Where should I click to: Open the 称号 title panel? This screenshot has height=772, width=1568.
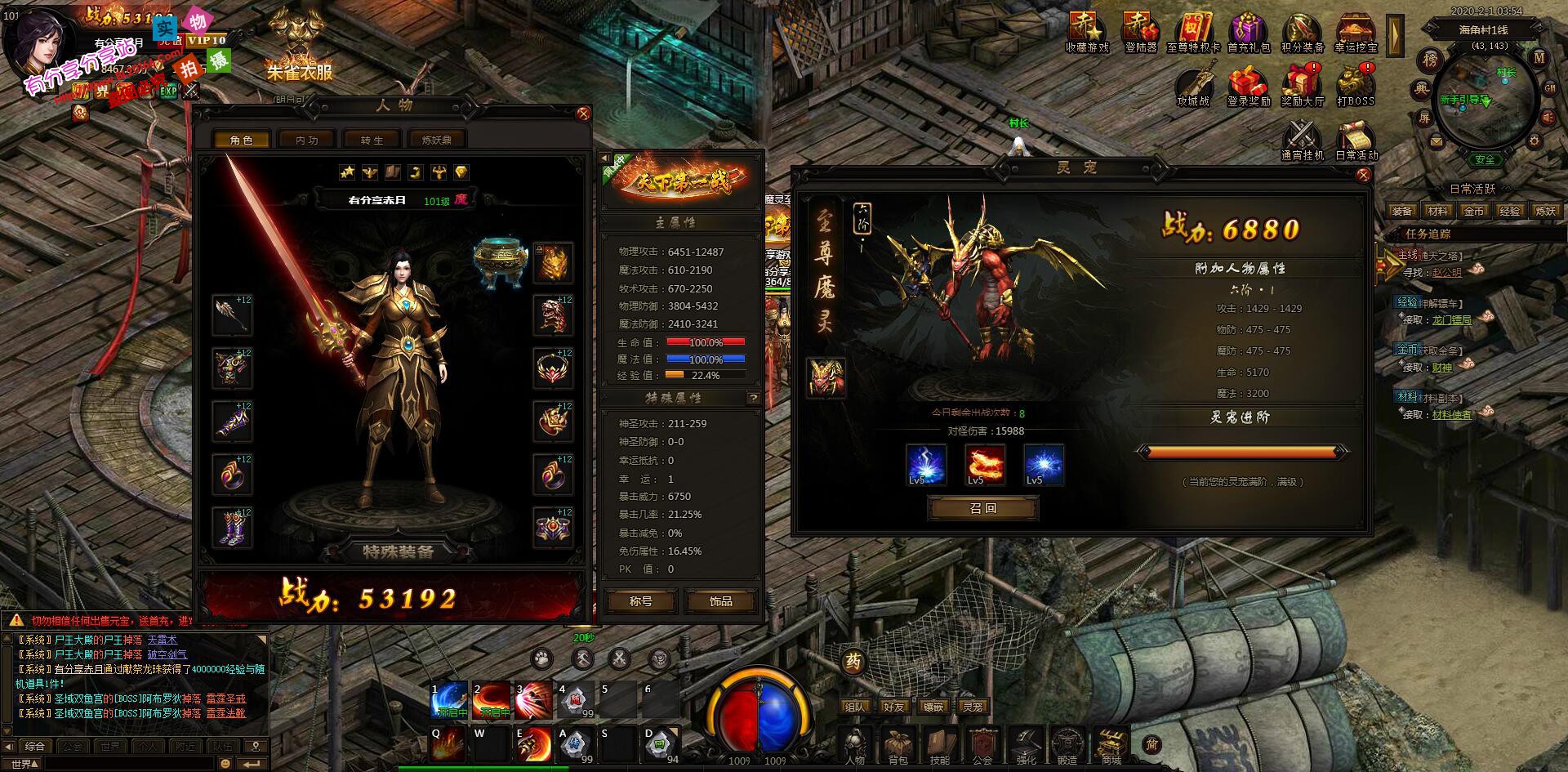(x=641, y=601)
